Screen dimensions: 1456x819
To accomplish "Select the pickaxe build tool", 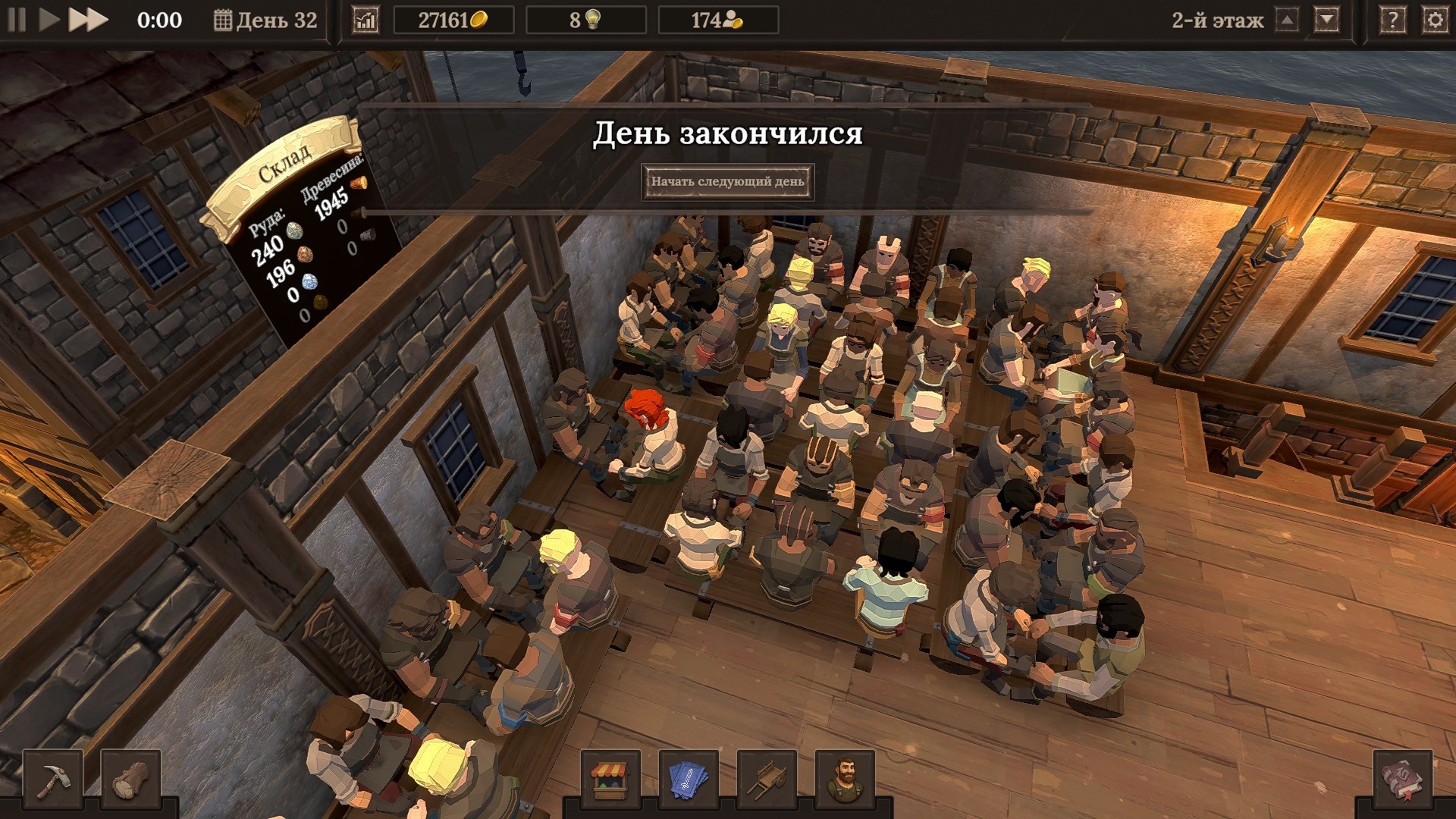I will [x=53, y=779].
